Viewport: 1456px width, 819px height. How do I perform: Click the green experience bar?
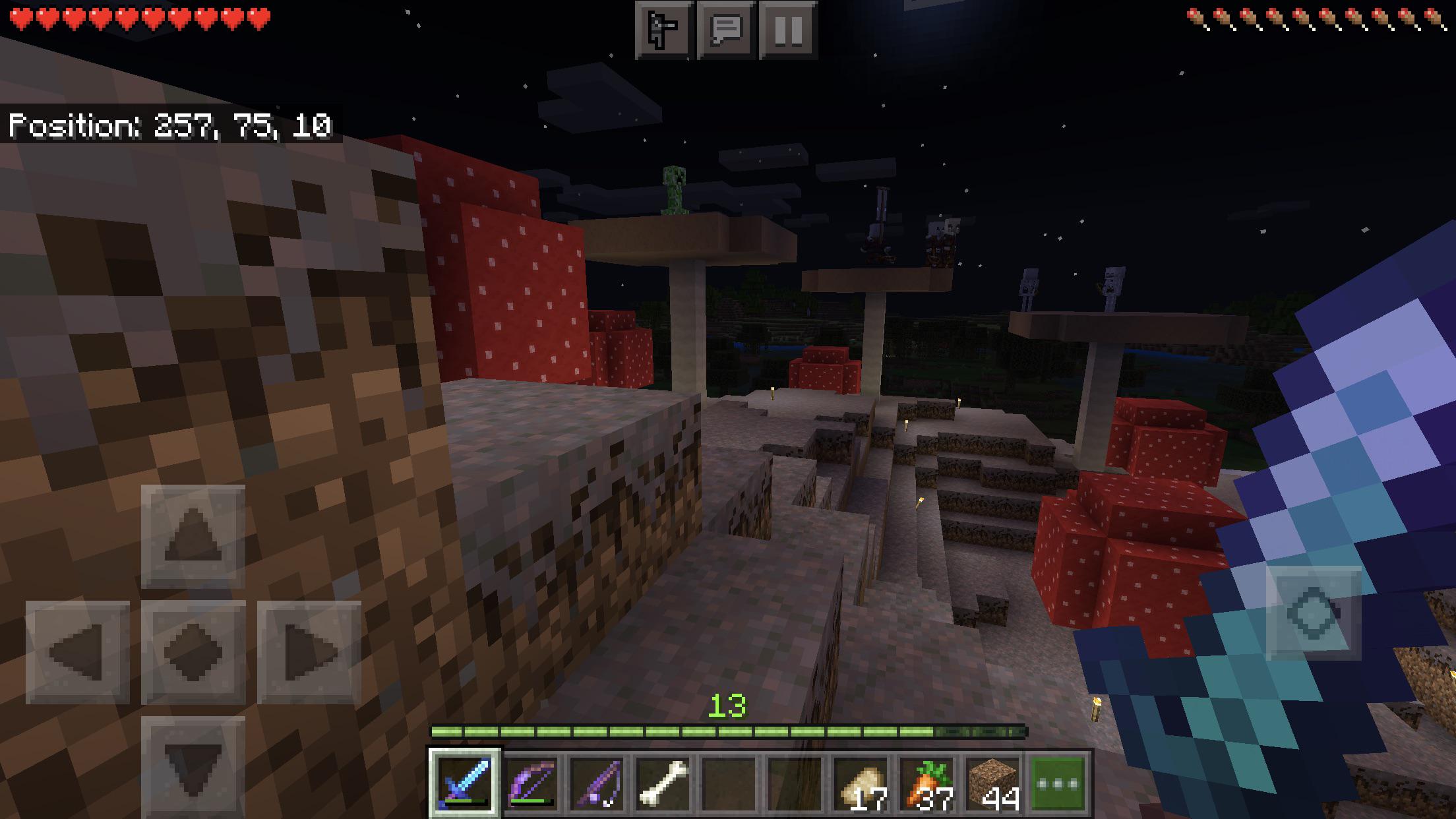pyautogui.click(x=728, y=733)
